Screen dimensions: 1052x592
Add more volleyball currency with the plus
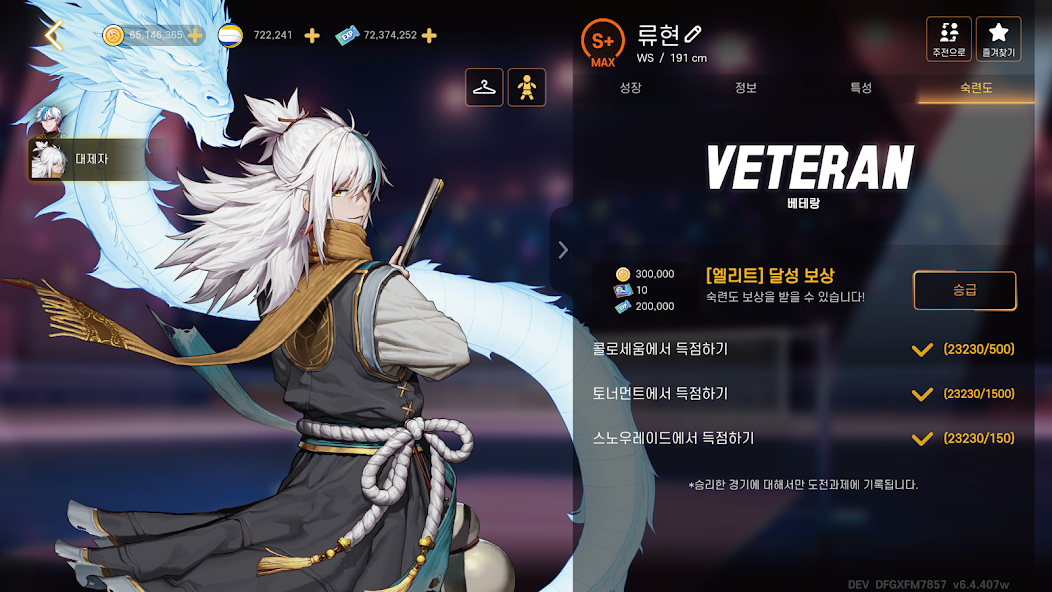pos(312,36)
